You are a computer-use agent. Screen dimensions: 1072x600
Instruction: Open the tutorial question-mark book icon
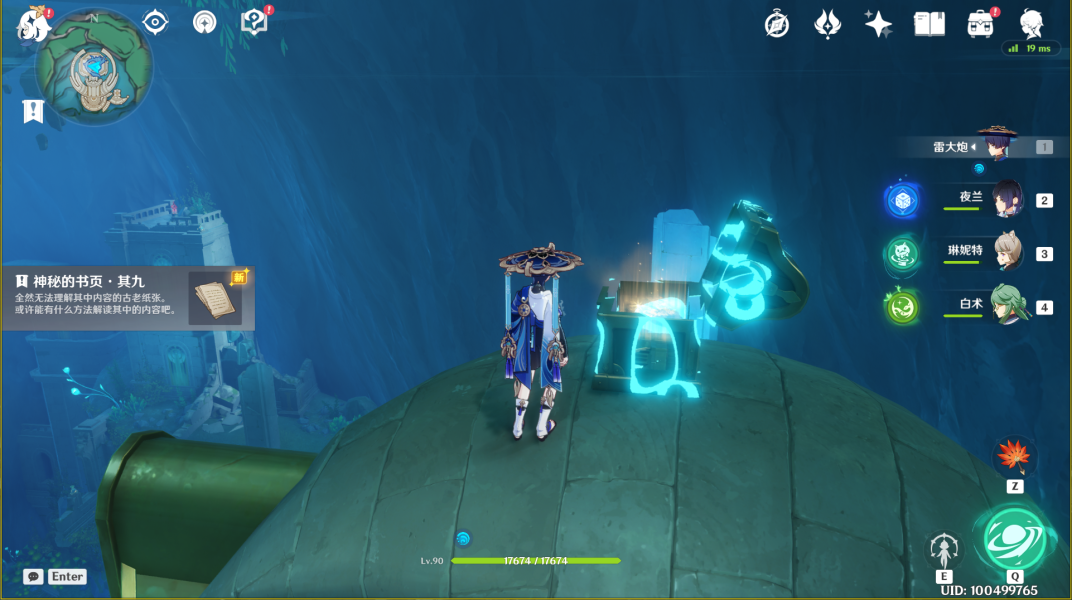(x=255, y=22)
